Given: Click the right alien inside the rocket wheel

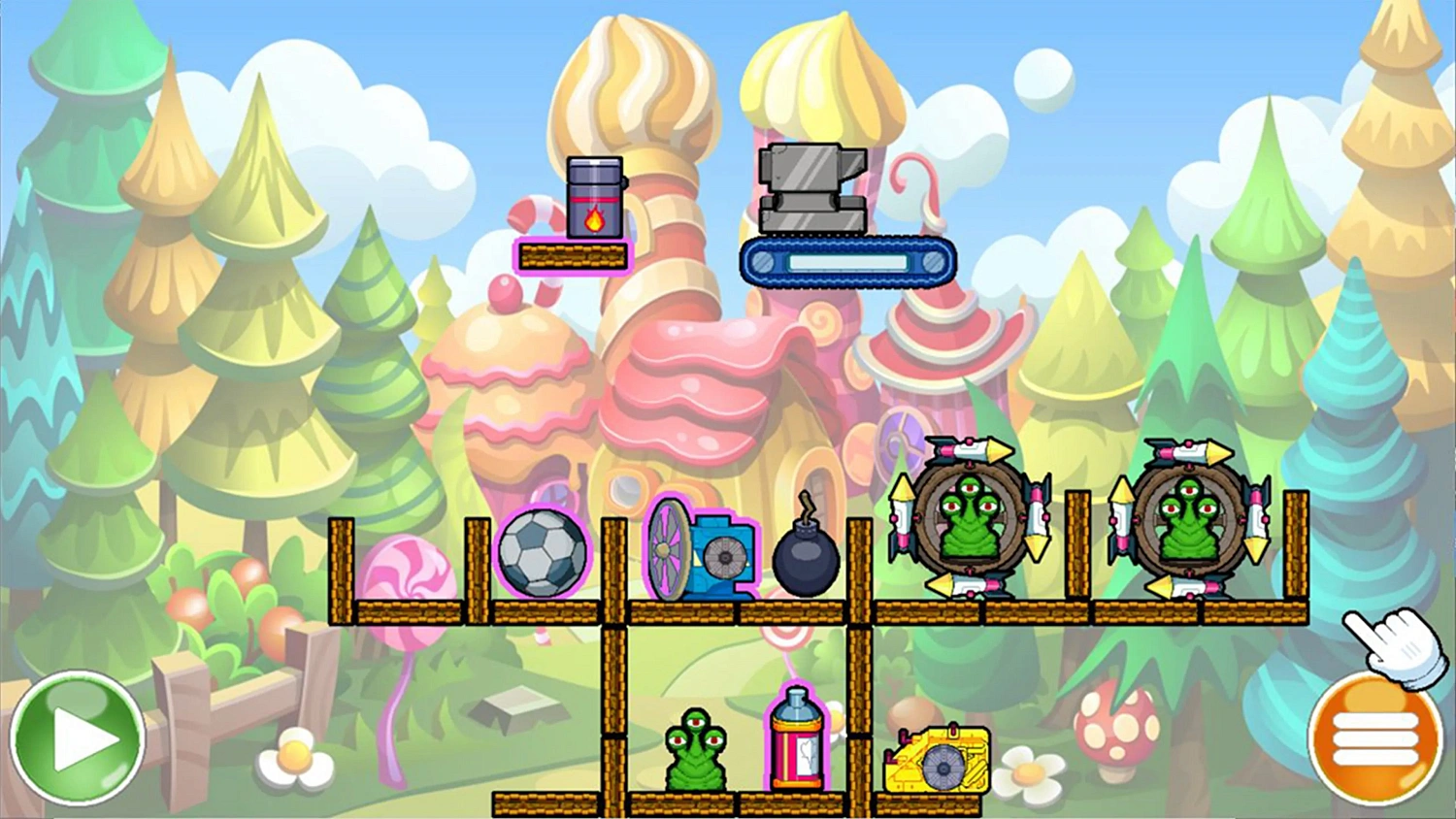Looking at the screenshot, I should [1189, 524].
